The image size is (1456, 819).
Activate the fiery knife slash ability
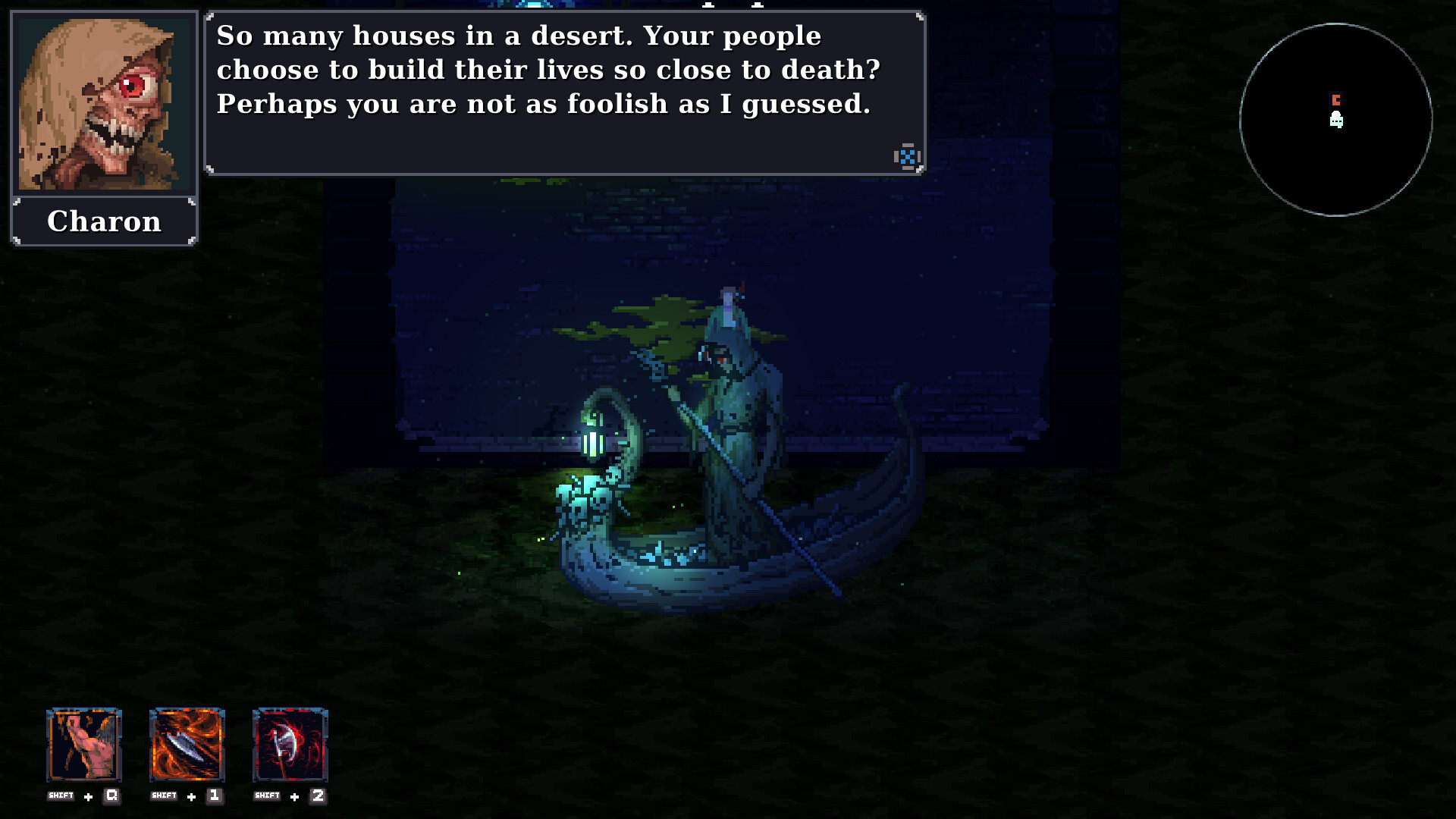[187, 747]
